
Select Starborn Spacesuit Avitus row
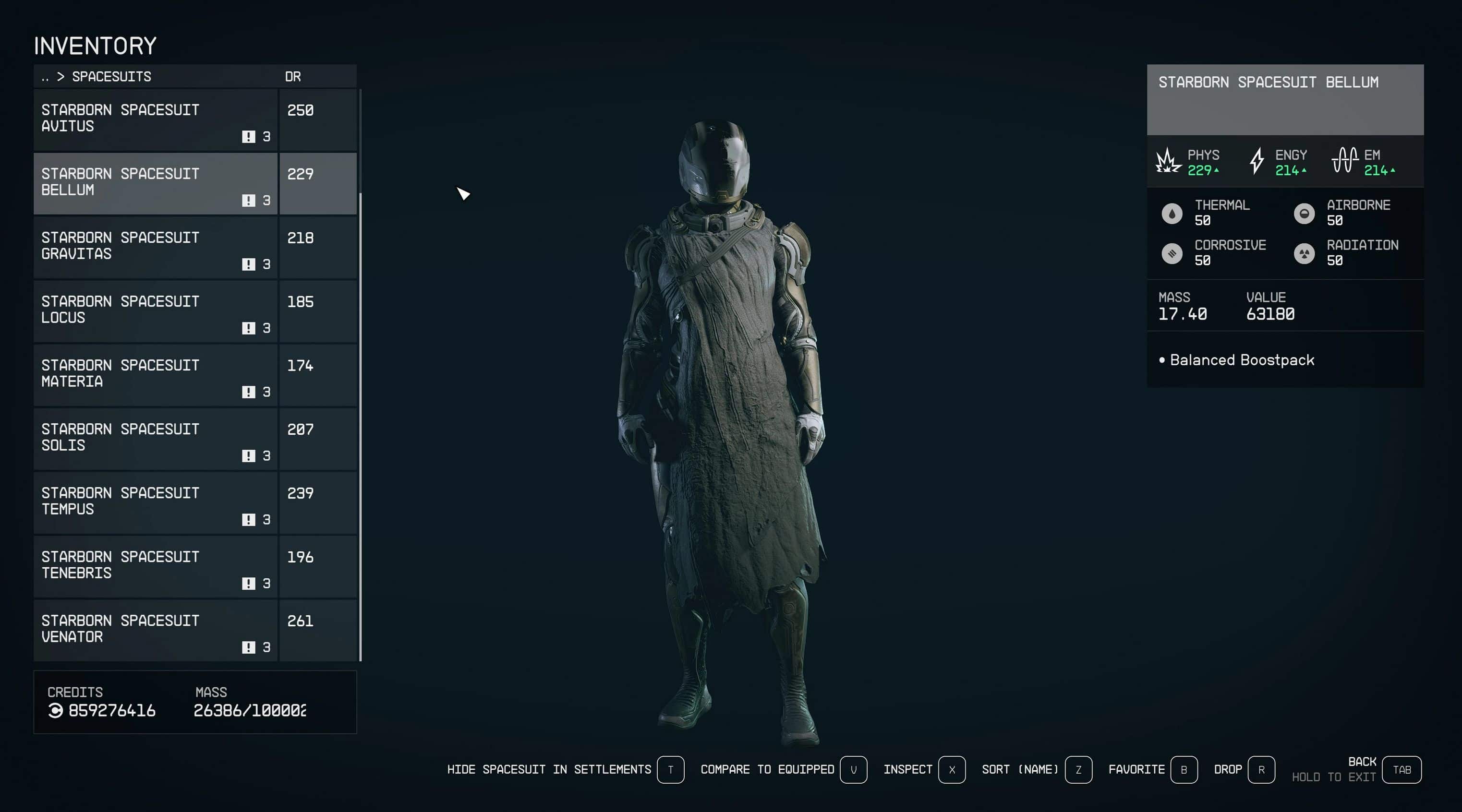pos(155,119)
